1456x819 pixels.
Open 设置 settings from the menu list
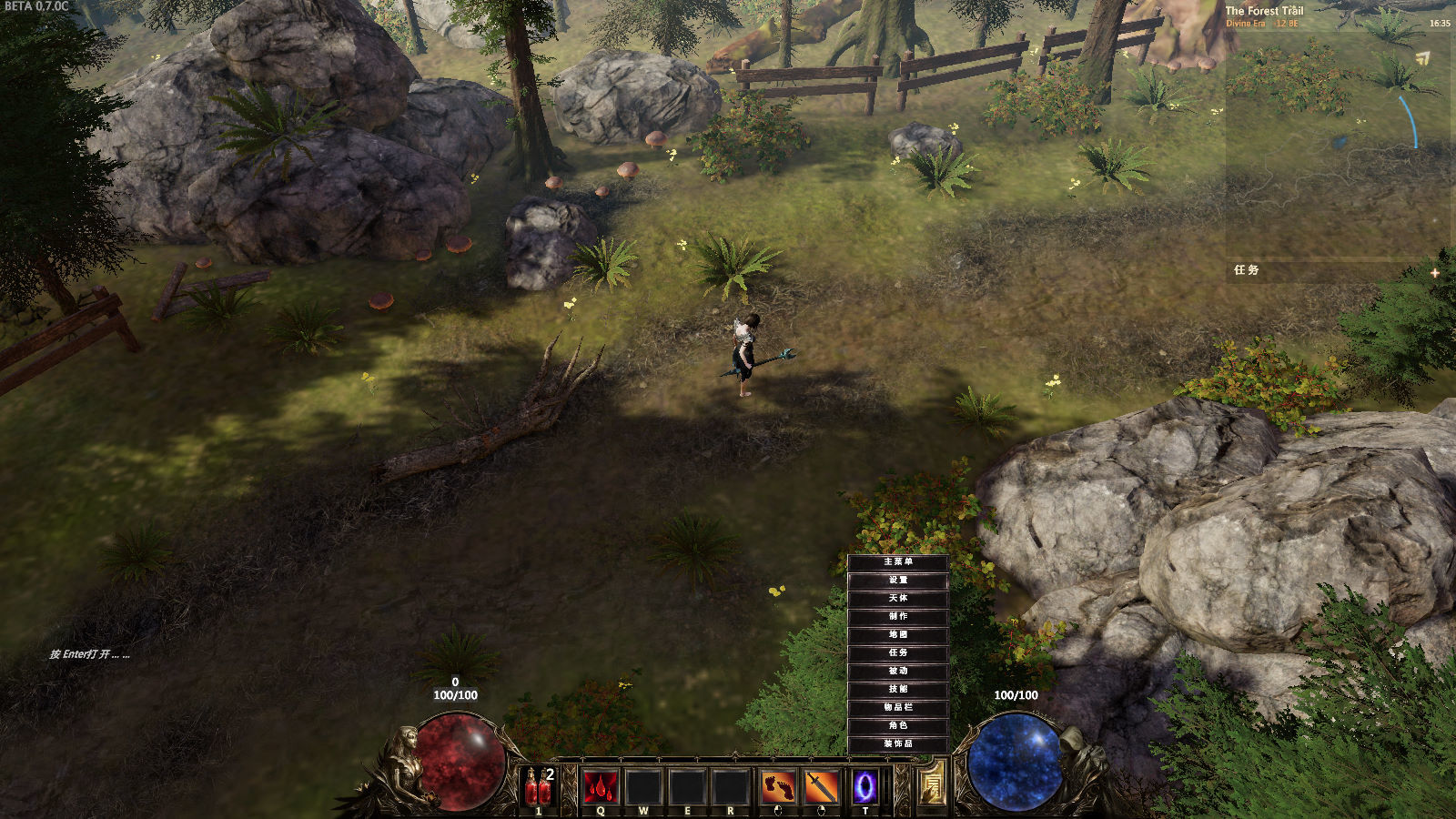click(898, 581)
